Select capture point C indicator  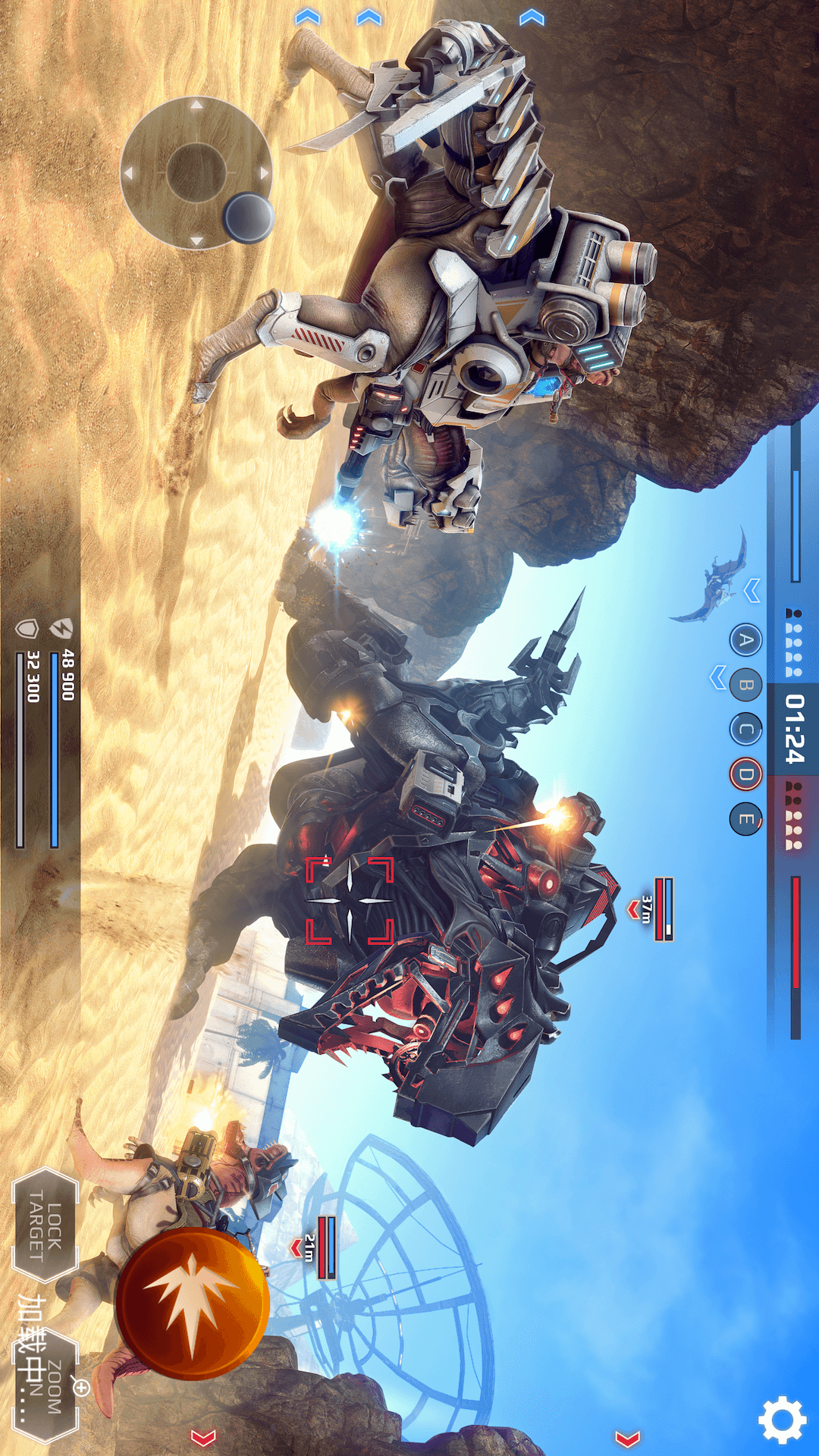pyautogui.click(x=746, y=730)
